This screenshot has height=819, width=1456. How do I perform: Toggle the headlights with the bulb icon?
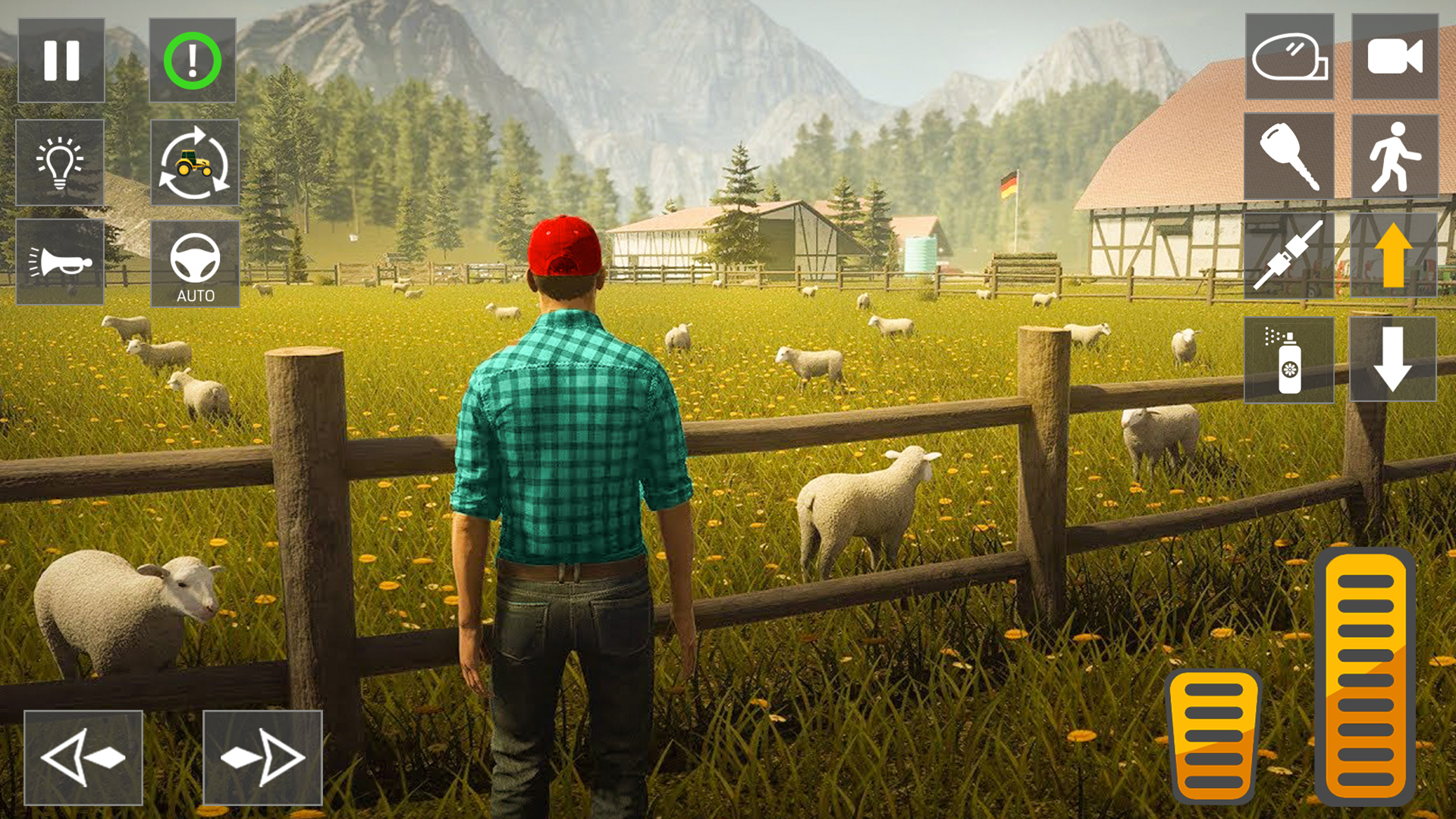pyautogui.click(x=61, y=163)
